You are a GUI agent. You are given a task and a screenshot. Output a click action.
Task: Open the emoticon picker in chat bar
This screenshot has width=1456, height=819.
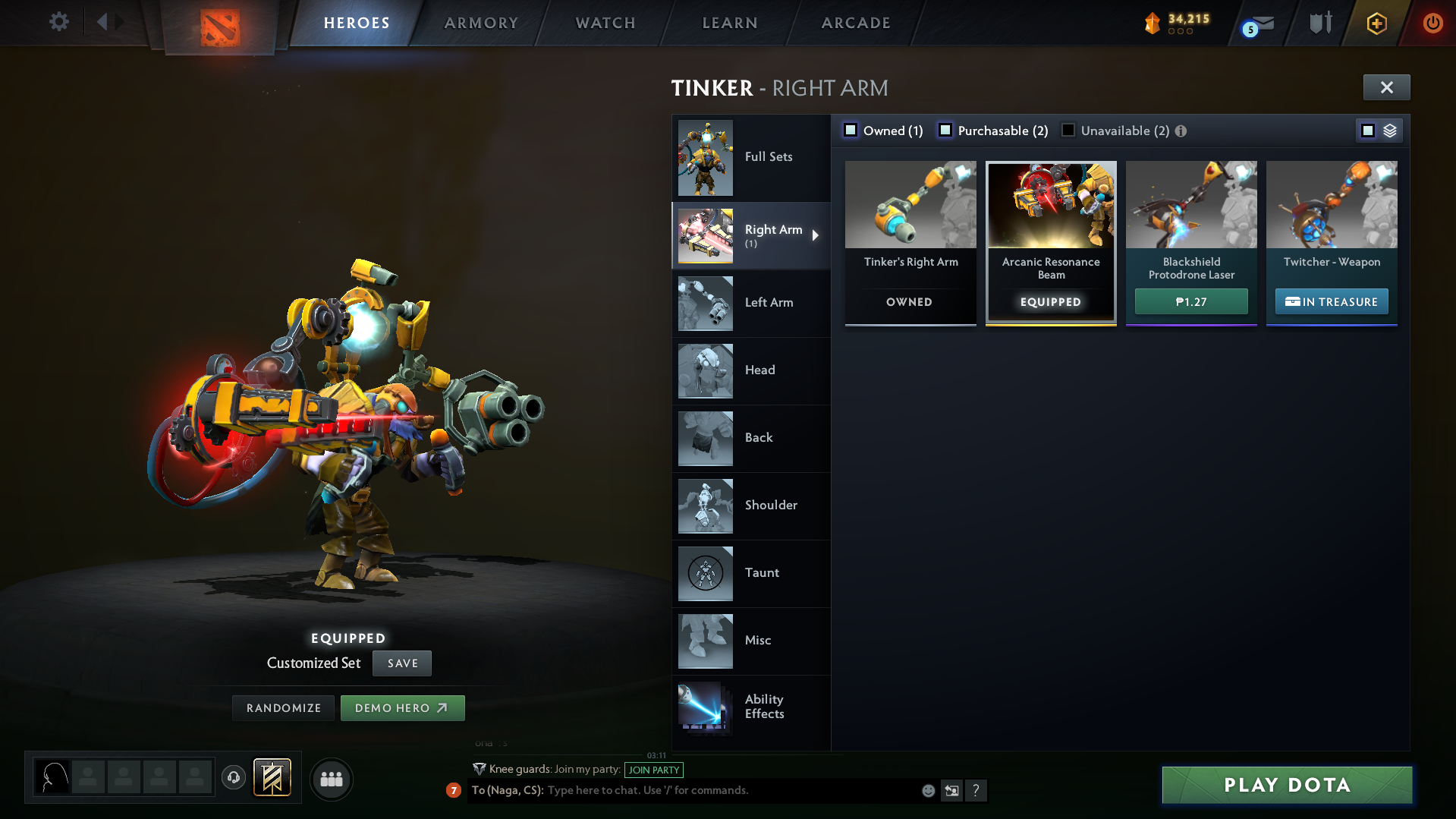(927, 790)
